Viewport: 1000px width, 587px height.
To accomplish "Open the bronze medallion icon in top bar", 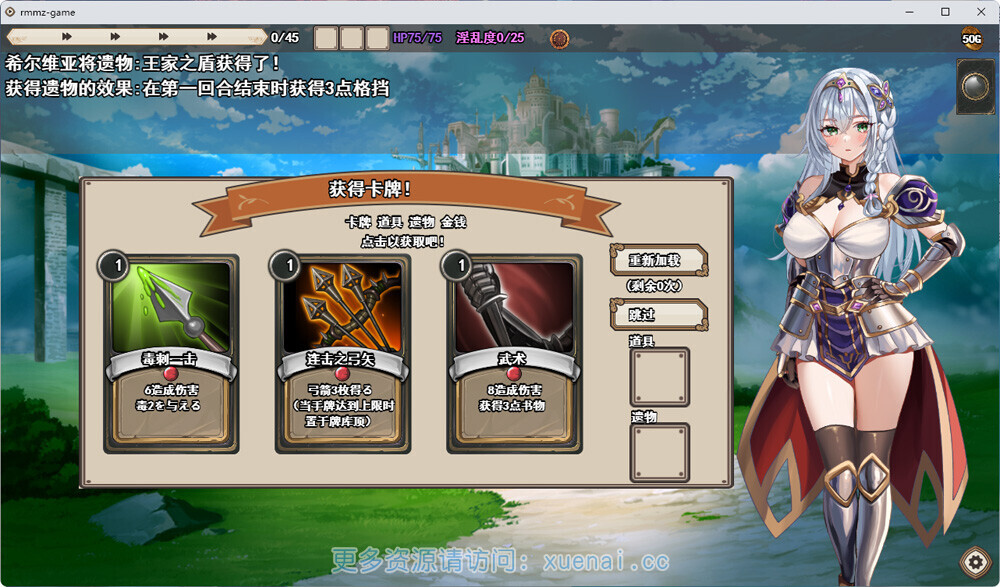I will point(560,39).
